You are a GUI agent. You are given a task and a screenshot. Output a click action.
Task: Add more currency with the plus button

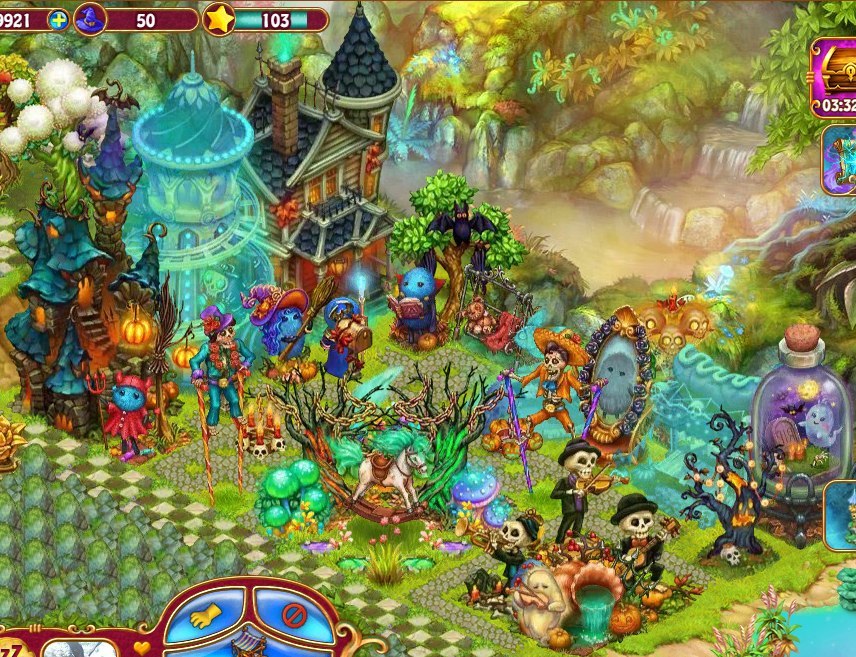click(x=58, y=19)
